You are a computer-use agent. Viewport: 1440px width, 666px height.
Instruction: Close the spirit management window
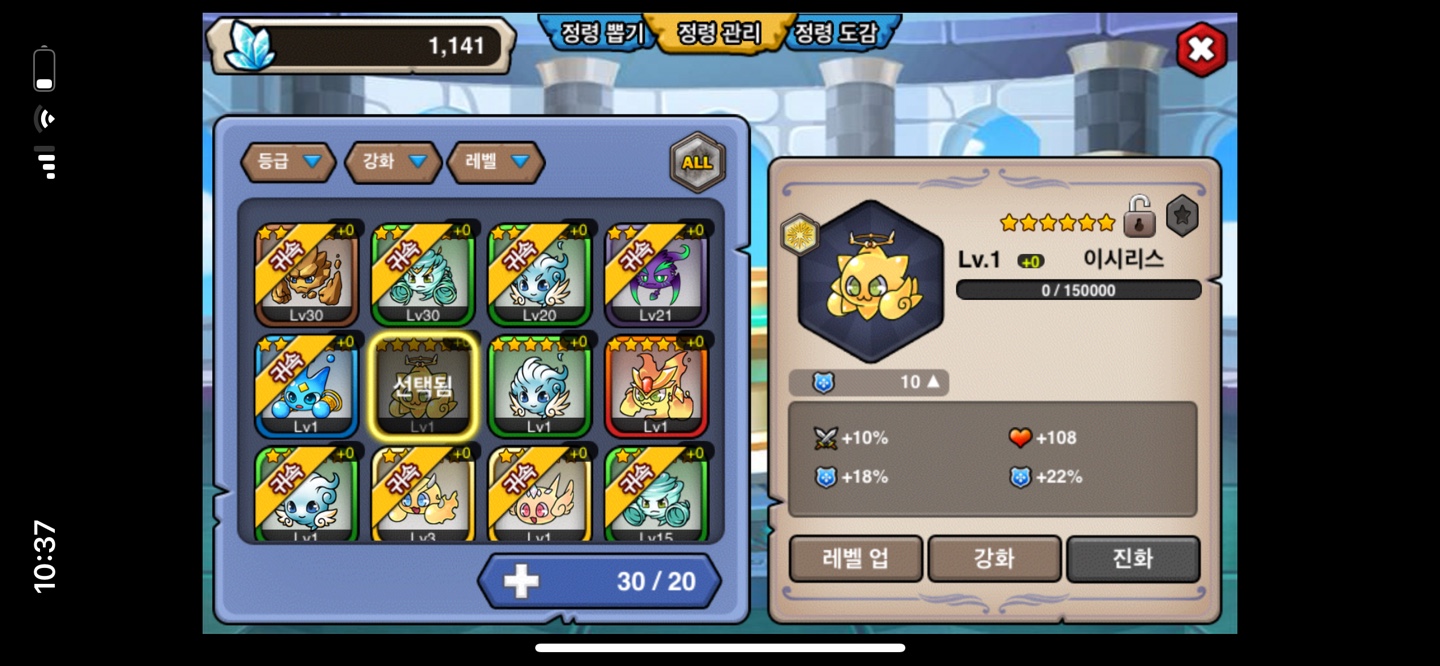point(1200,49)
